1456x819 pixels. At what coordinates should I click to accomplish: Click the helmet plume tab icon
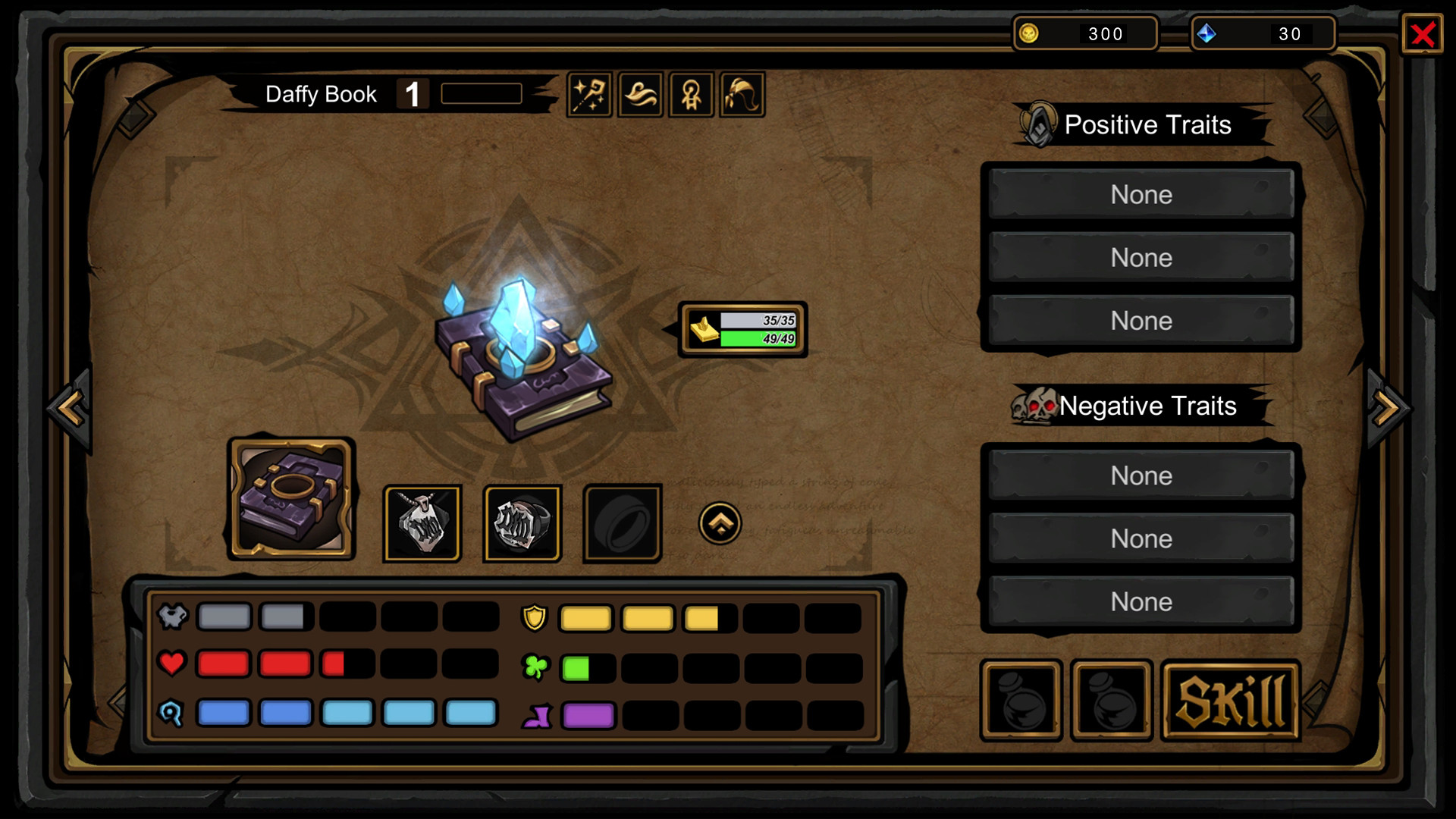point(742,94)
